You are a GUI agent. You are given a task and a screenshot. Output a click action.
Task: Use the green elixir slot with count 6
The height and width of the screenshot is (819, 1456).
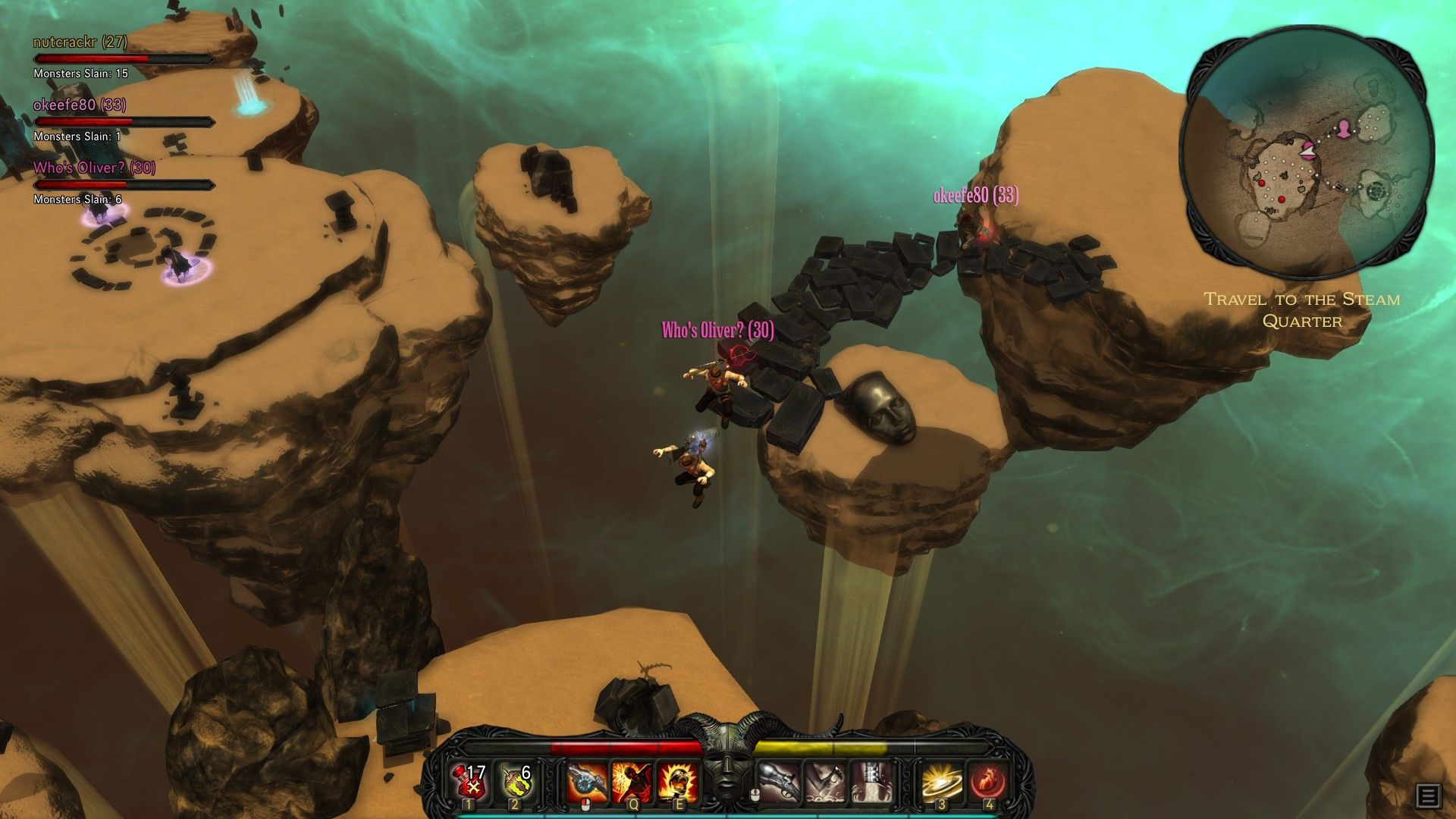(x=516, y=781)
